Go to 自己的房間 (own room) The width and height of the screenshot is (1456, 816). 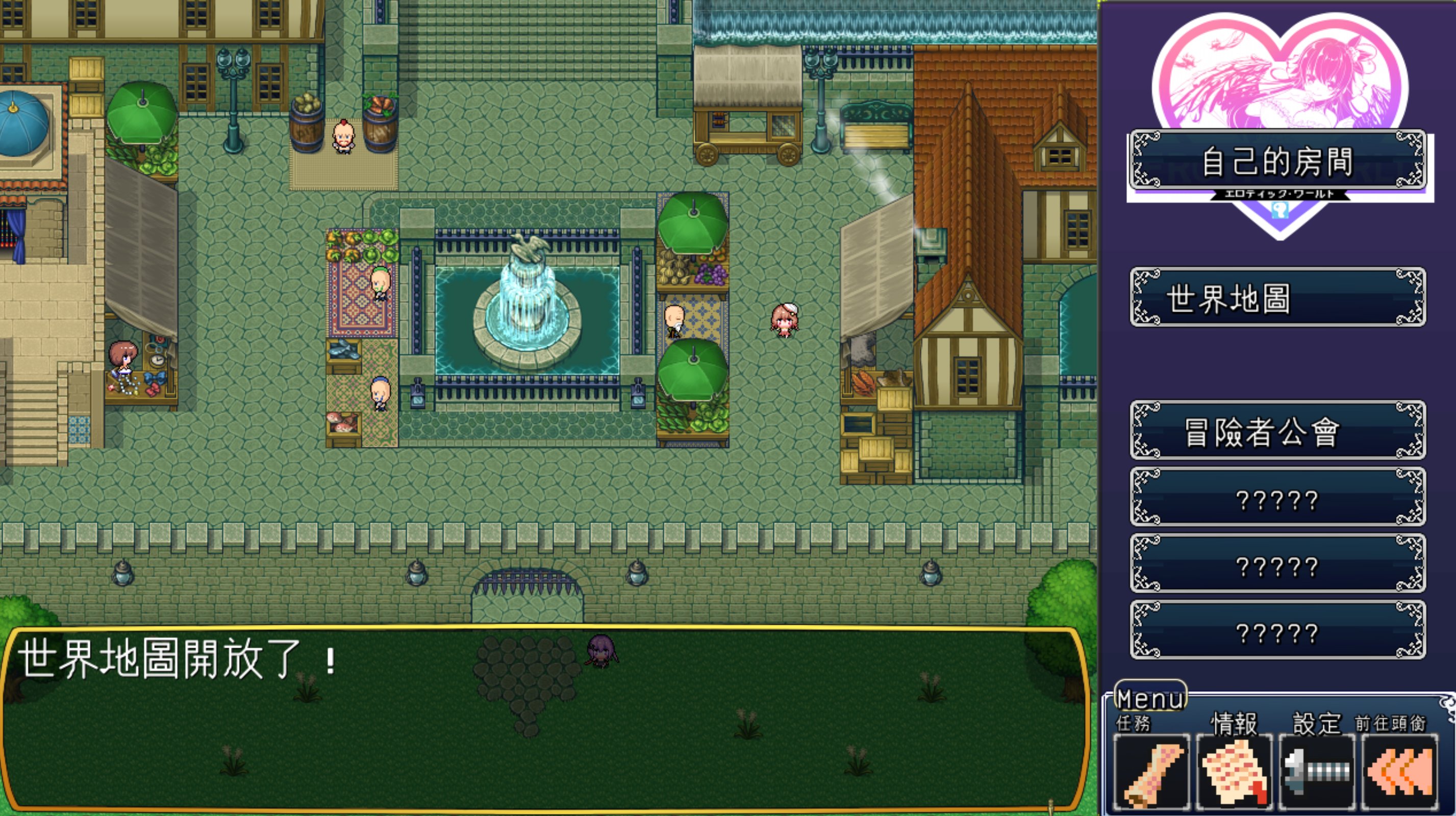tap(1277, 161)
